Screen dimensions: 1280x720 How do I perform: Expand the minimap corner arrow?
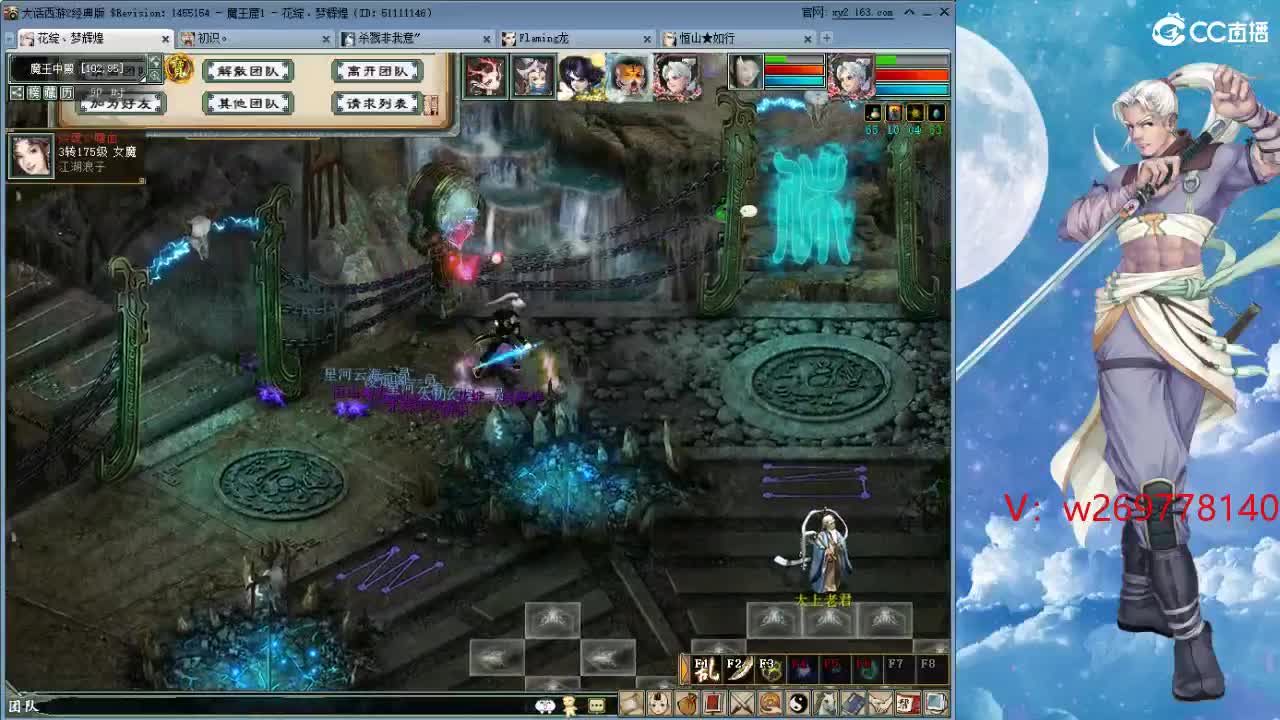point(143,79)
